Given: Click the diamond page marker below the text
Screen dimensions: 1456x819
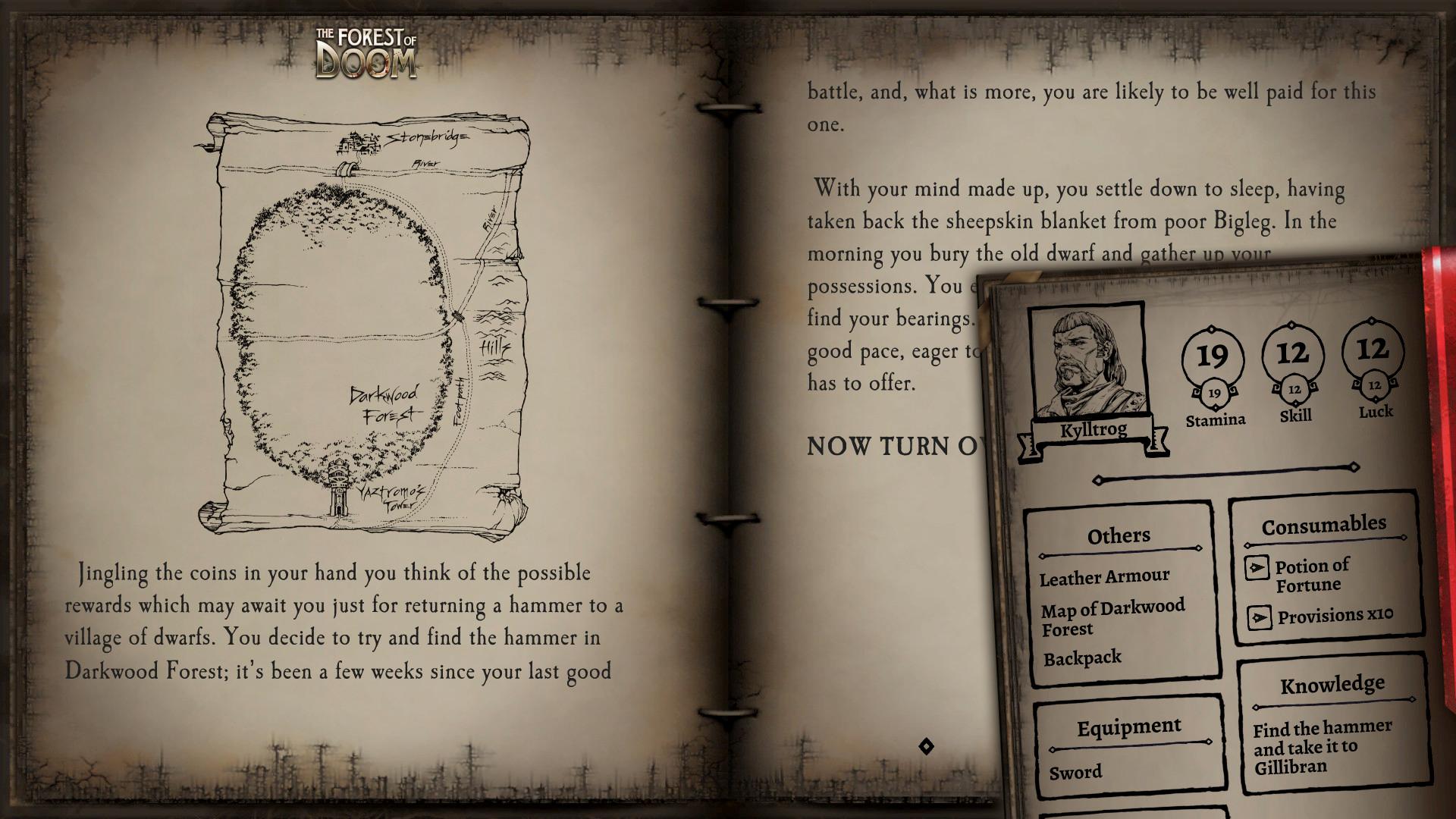Looking at the screenshot, I should click(x=927, y=746).
